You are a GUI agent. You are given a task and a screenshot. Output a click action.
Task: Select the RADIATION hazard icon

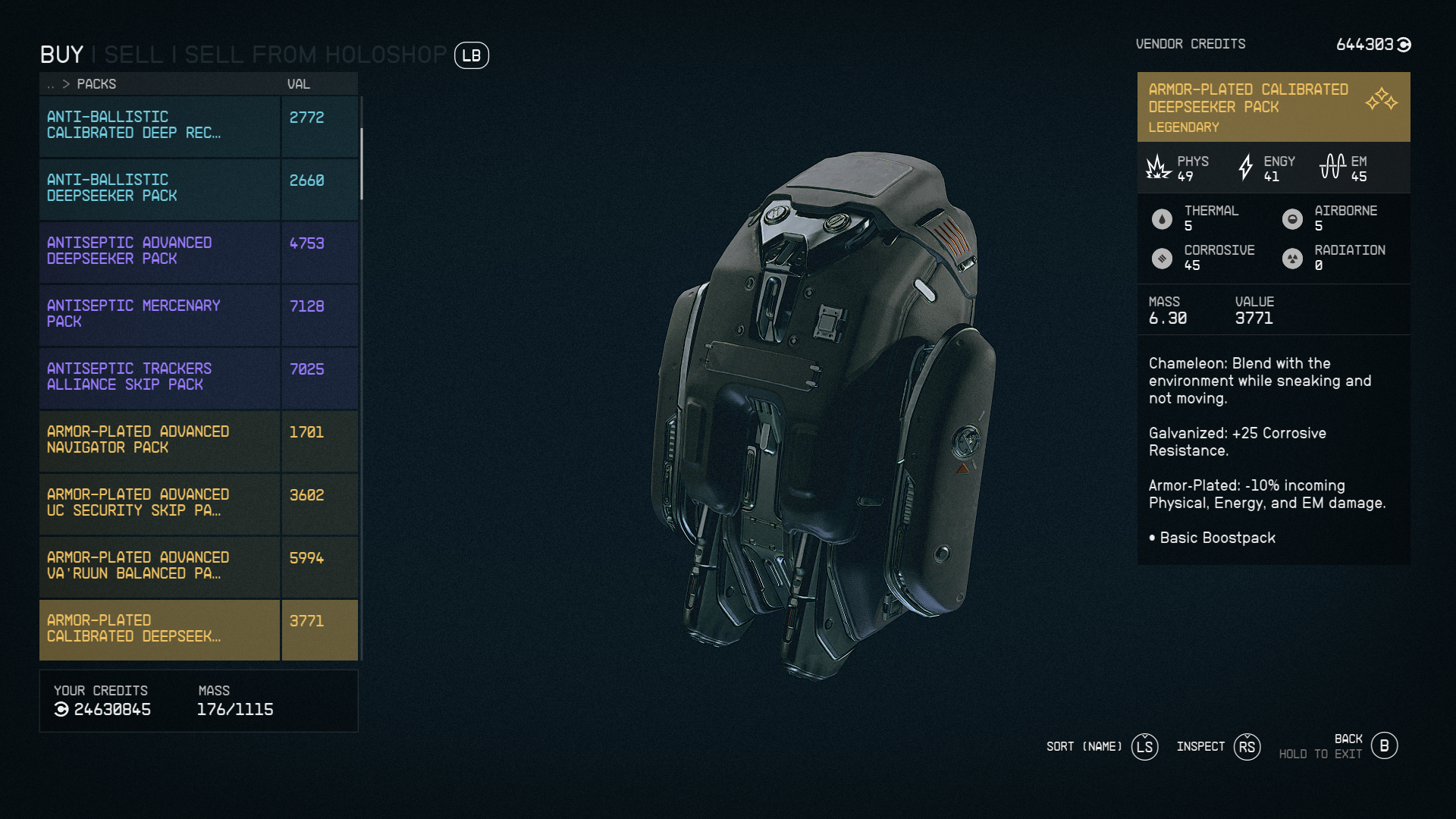pyautogui.click(x=1293, y=258)
